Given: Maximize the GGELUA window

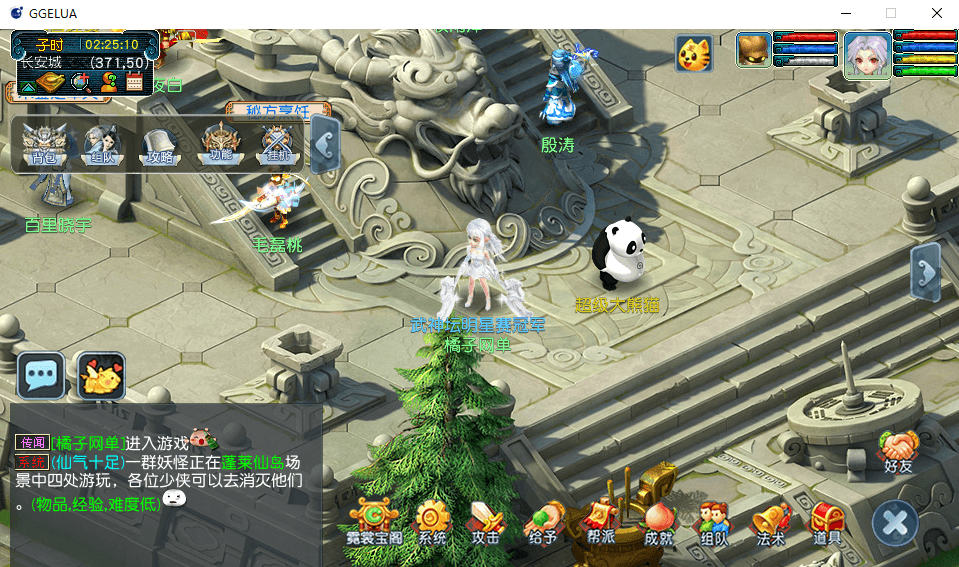Looking at the screenshot, I should (x=890, y=14).
